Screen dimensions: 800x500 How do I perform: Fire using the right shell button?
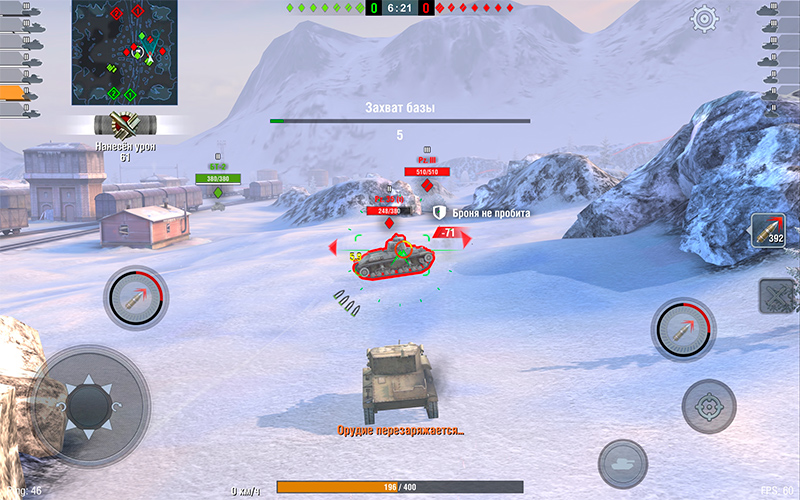(684, 330)
